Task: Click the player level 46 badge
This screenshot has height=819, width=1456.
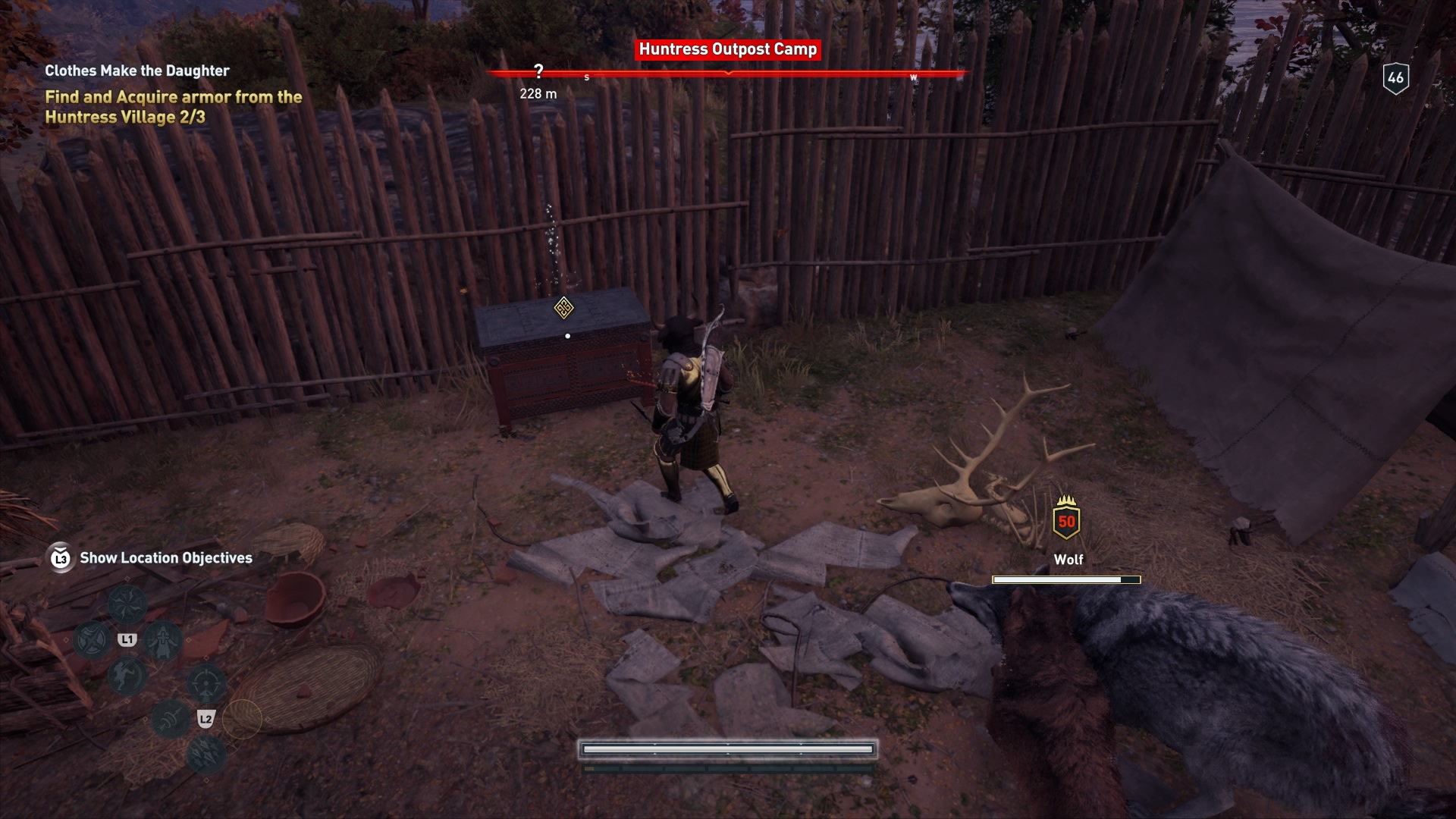Action: (x=1395, y=78)
